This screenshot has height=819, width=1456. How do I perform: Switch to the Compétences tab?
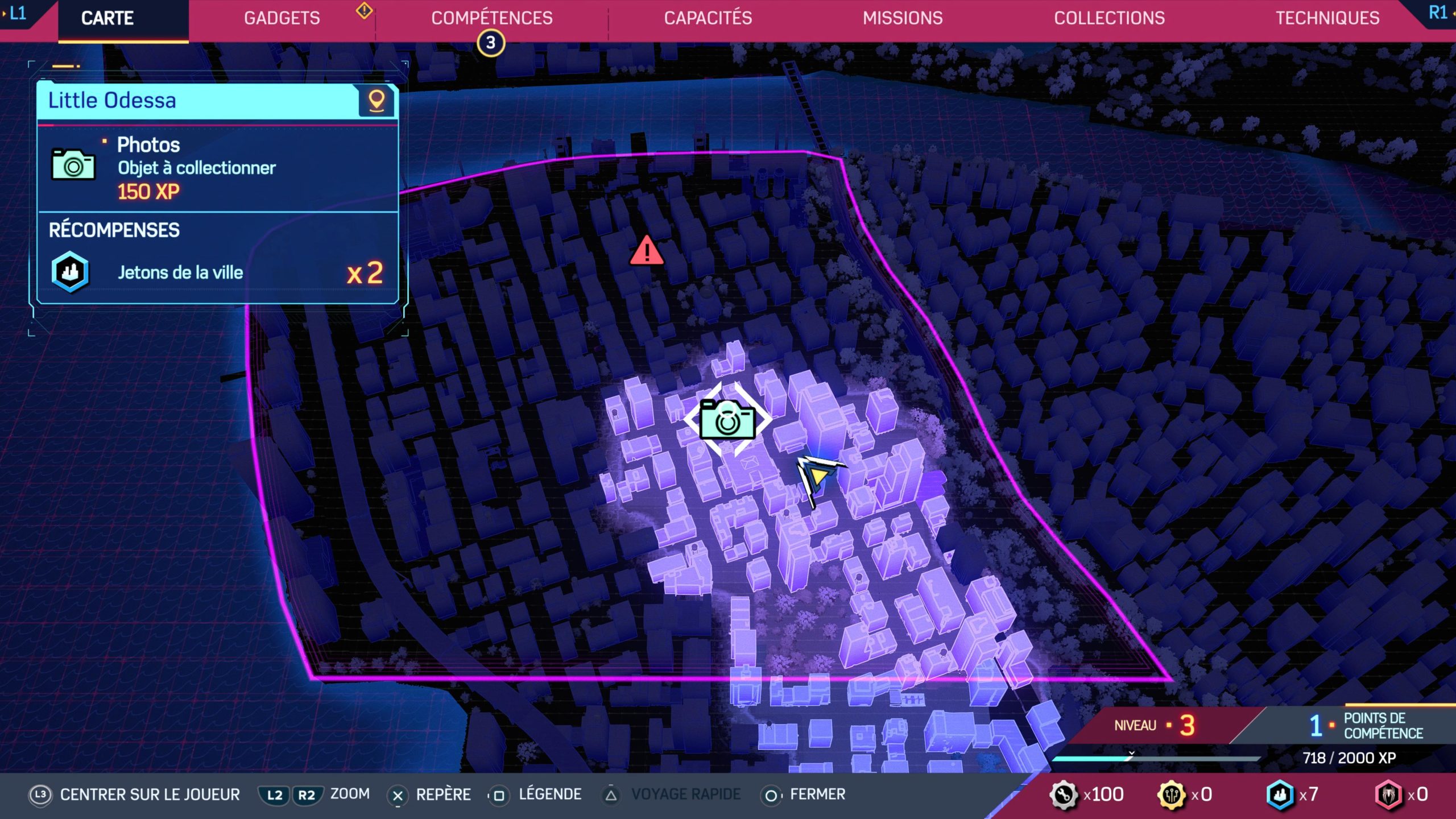[491, 18]
